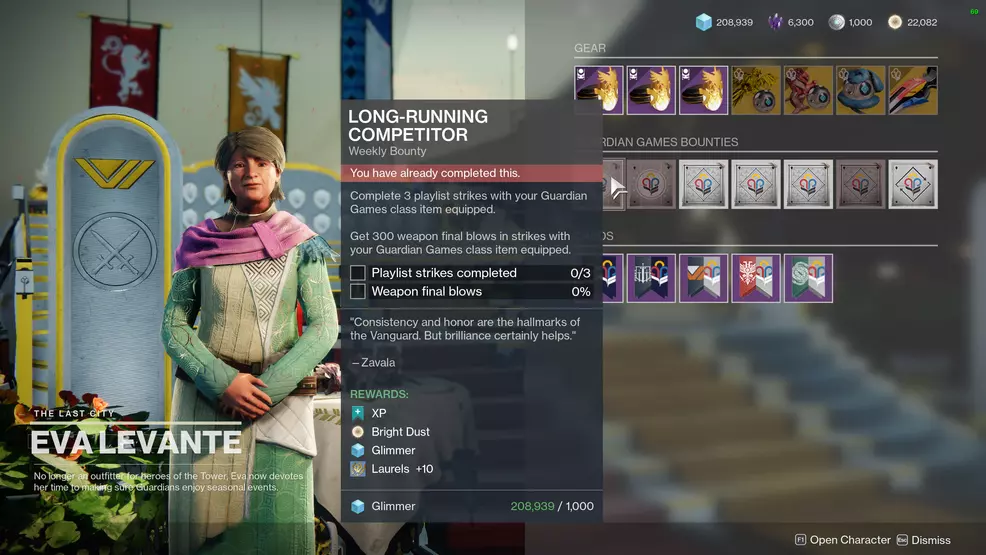
Task: Choose the orange Vanguard banner card
Action: (x=704, y=278)
